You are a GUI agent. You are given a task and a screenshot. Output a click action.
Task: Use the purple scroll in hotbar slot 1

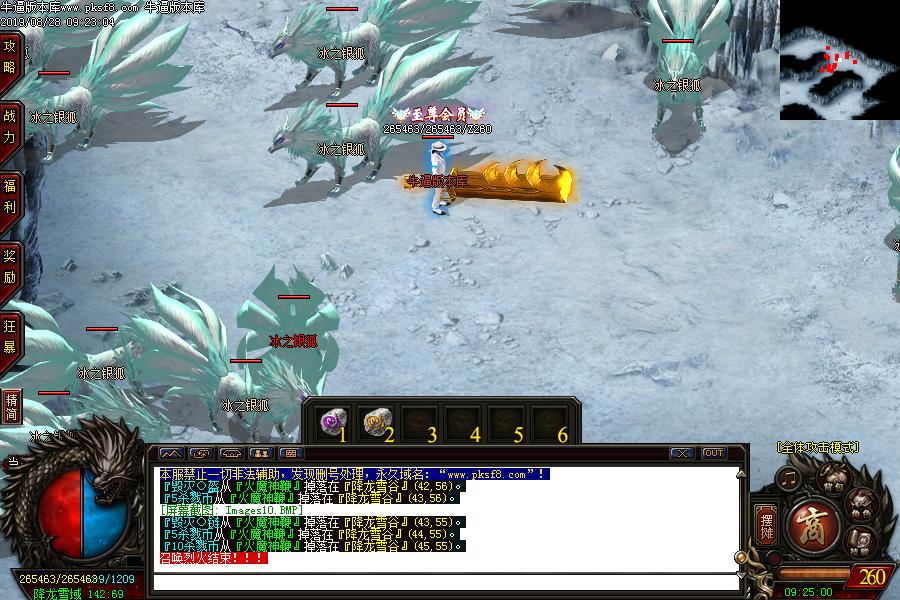[331, 422]
